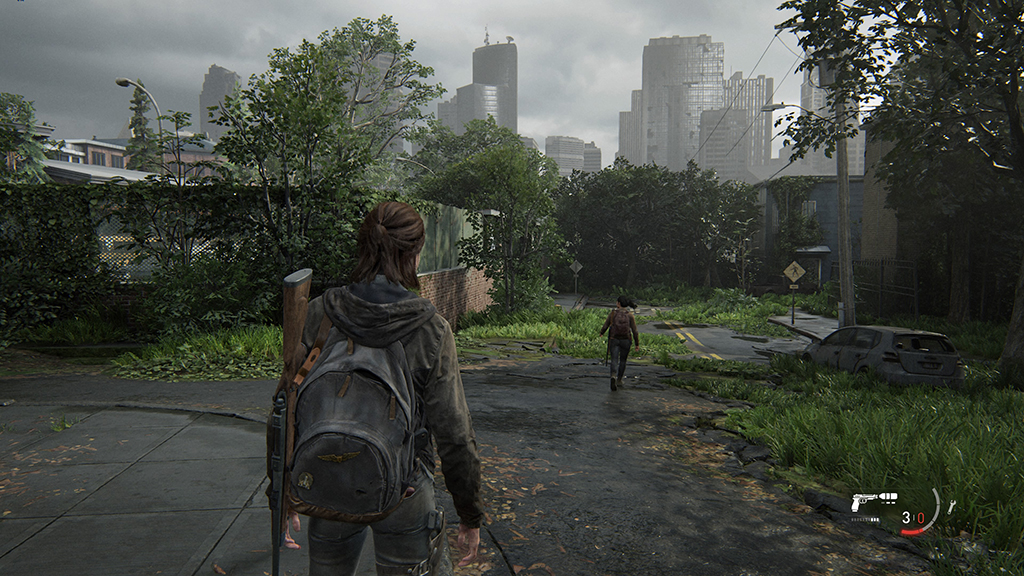Click the wrench crafting indicator icon
Viewport: 1024px width, 576px height.
(951, 507)
